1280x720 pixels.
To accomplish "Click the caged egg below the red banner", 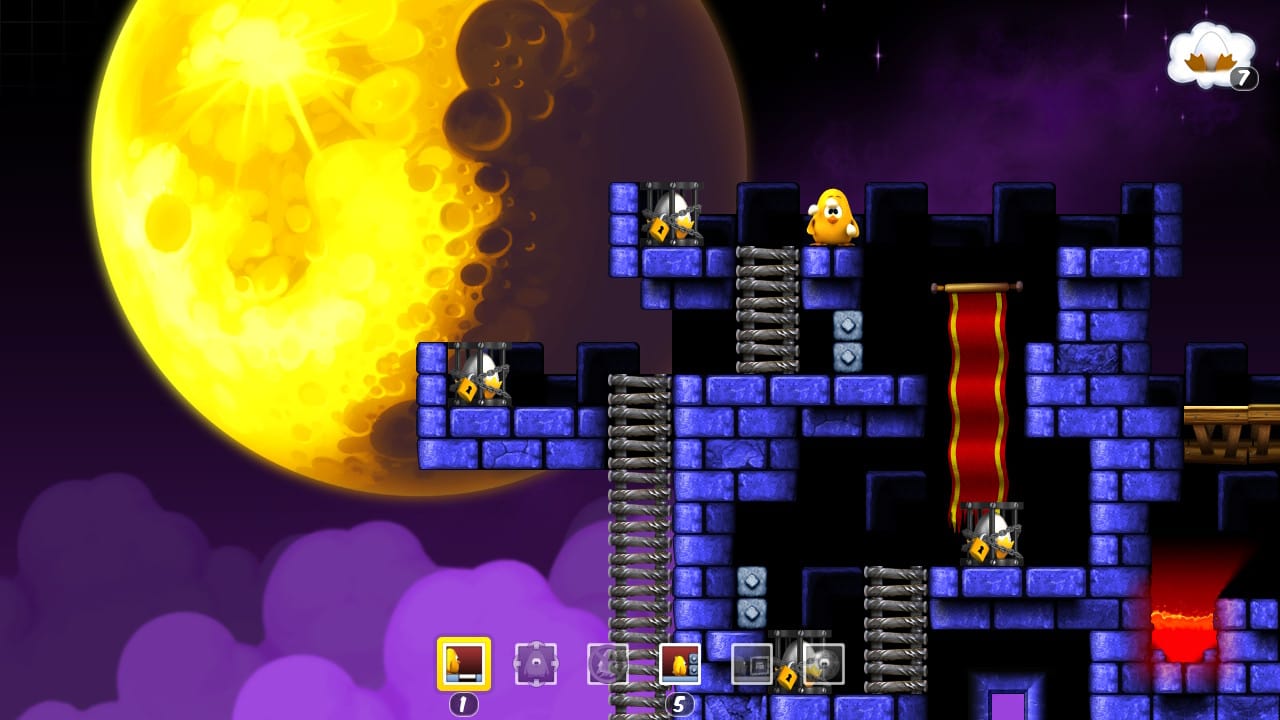I will point(990,535).
